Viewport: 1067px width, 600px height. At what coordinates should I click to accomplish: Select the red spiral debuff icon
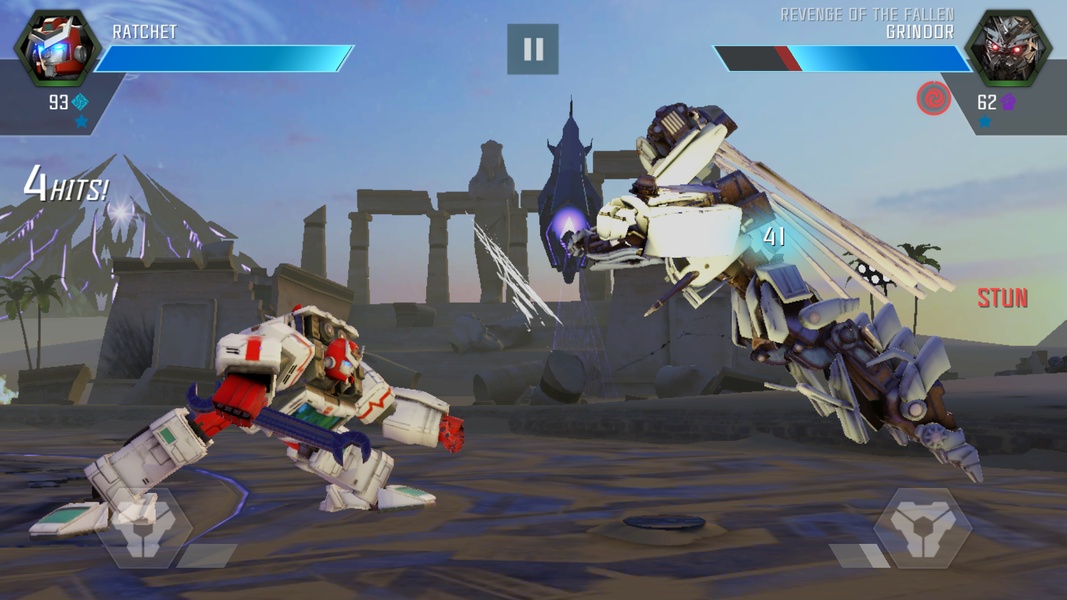pos(934,98)
